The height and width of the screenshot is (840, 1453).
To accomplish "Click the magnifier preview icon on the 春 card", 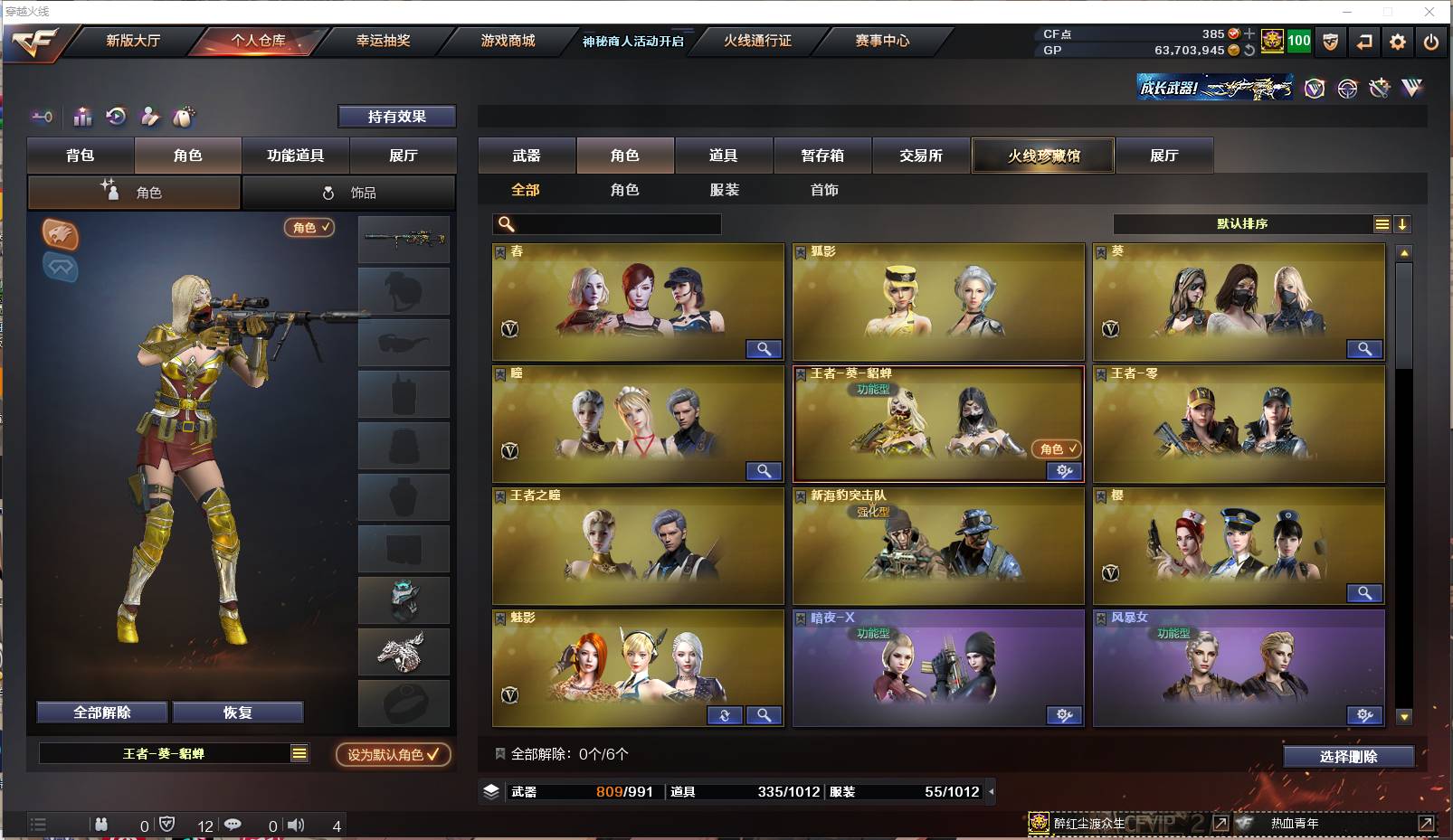I will tap(764, 349).
